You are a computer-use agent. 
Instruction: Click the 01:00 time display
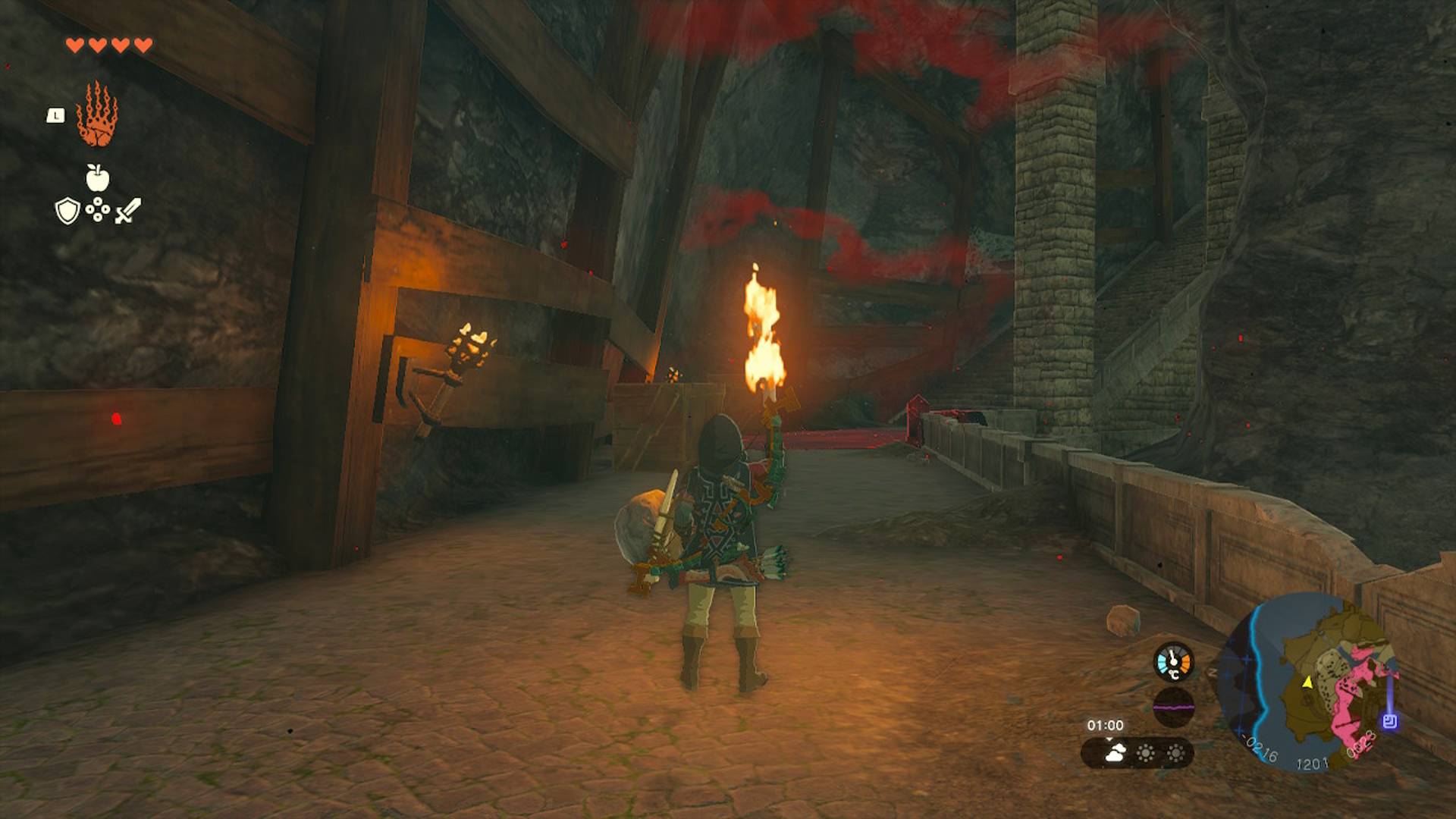(x=1106, y=724)
